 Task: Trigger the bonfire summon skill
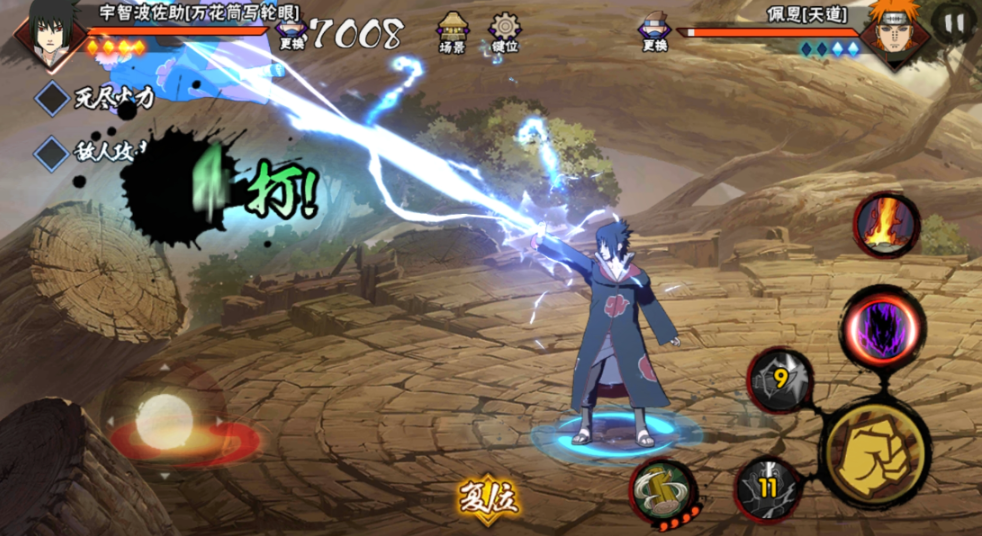click(886, 226)
